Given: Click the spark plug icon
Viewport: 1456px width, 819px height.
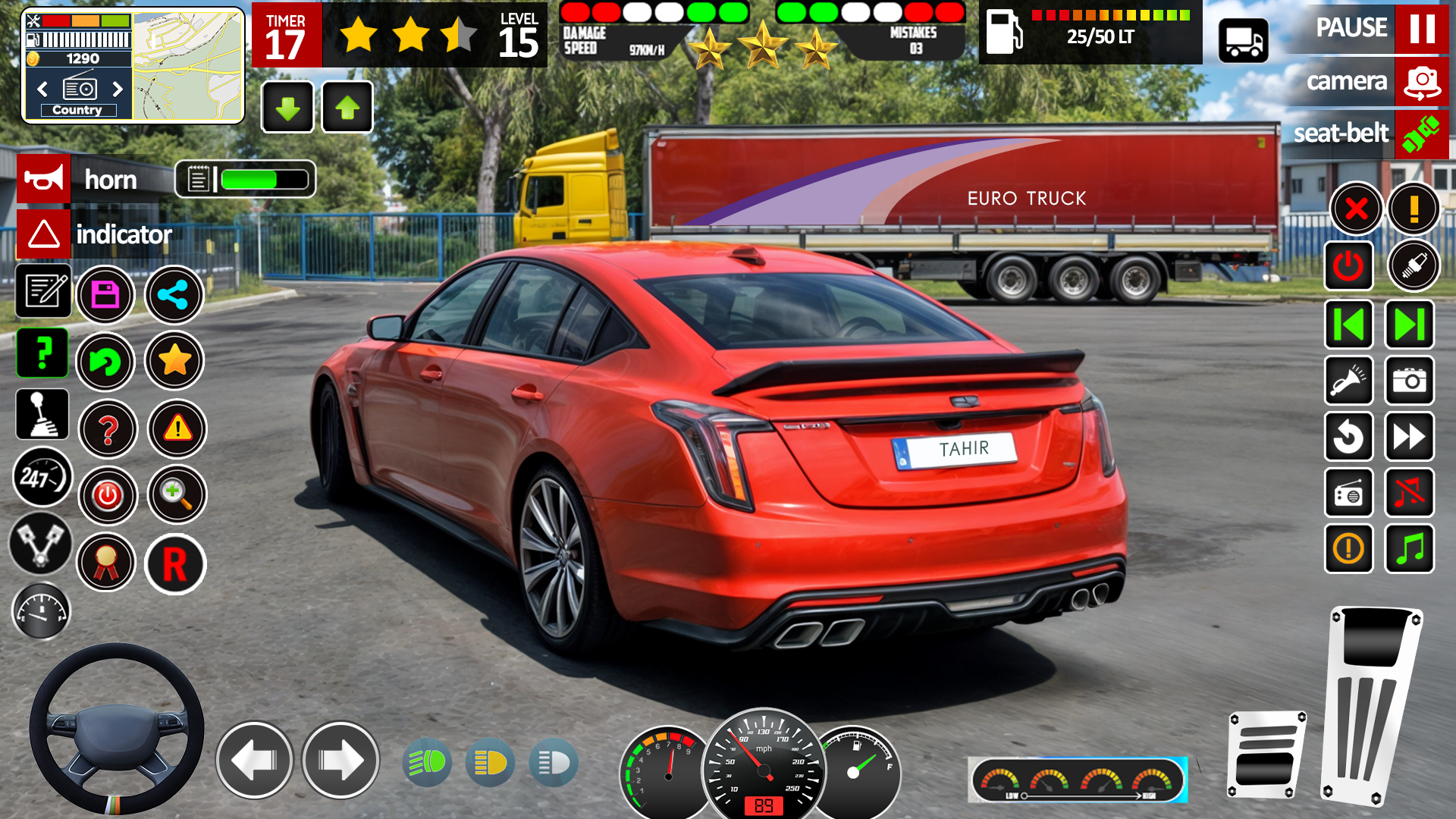Looking at the screenshot, I should tap(1412, 265).
